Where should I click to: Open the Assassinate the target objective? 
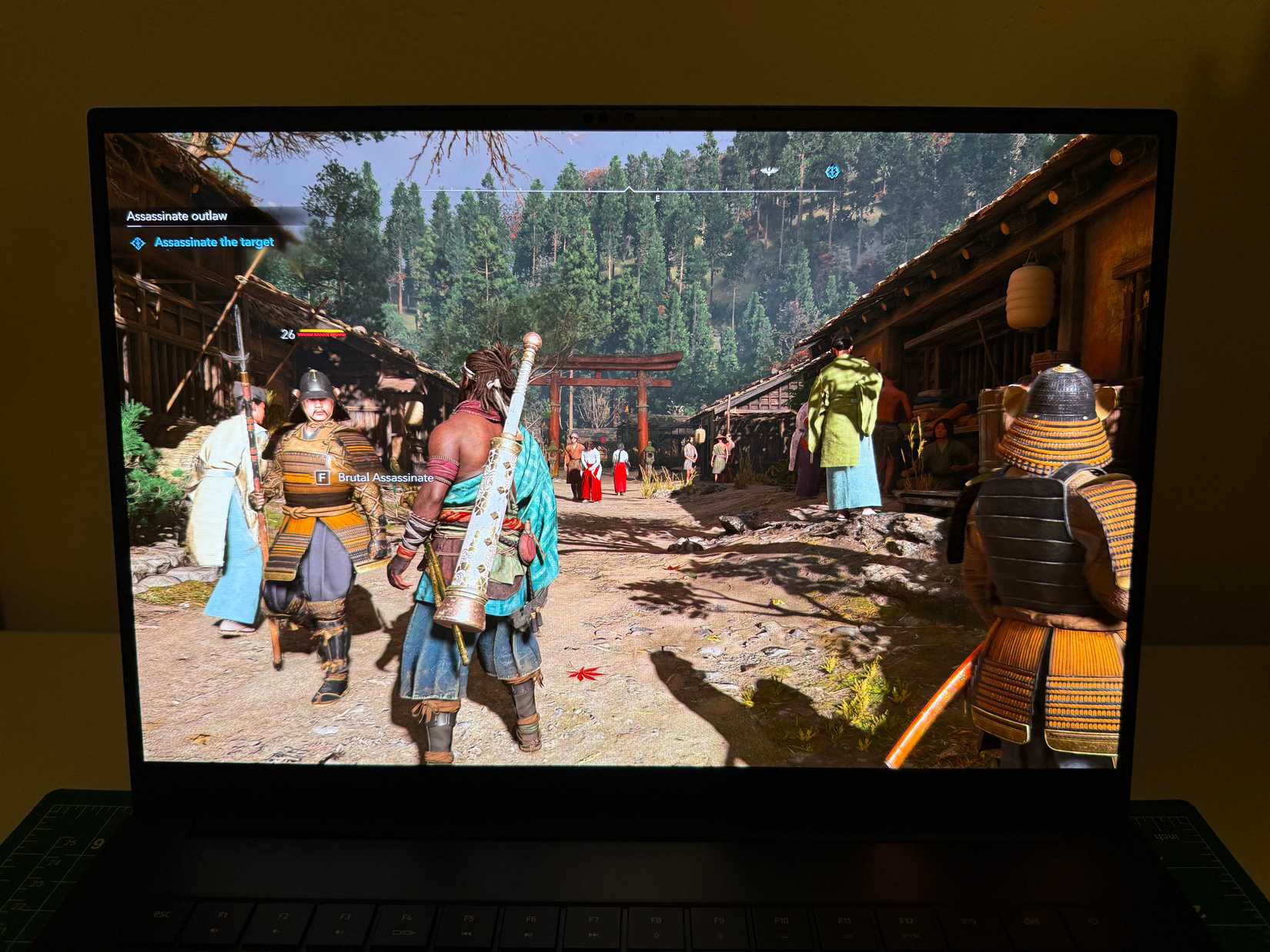(214, 242)
